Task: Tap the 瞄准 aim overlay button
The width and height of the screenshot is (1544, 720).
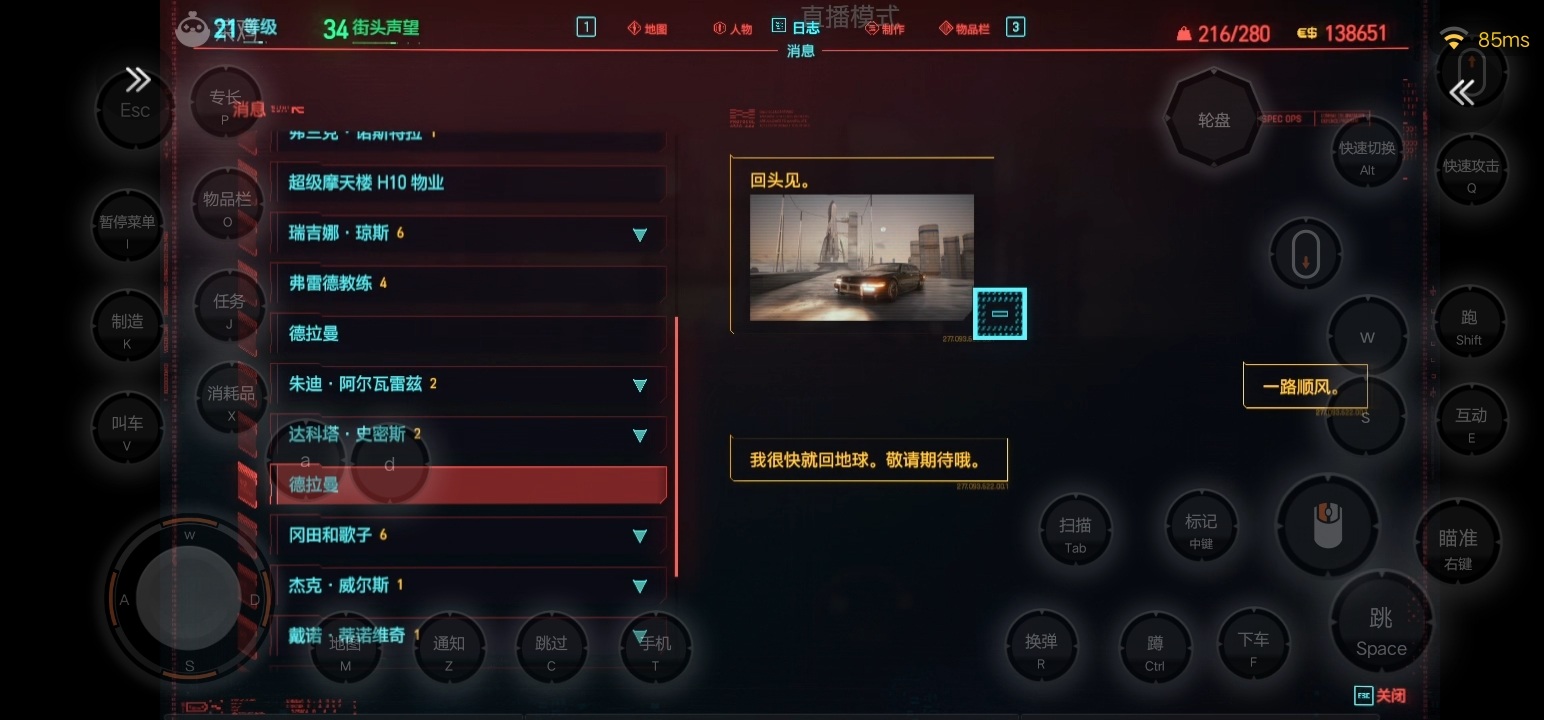Action: [x=1458, y=549]
